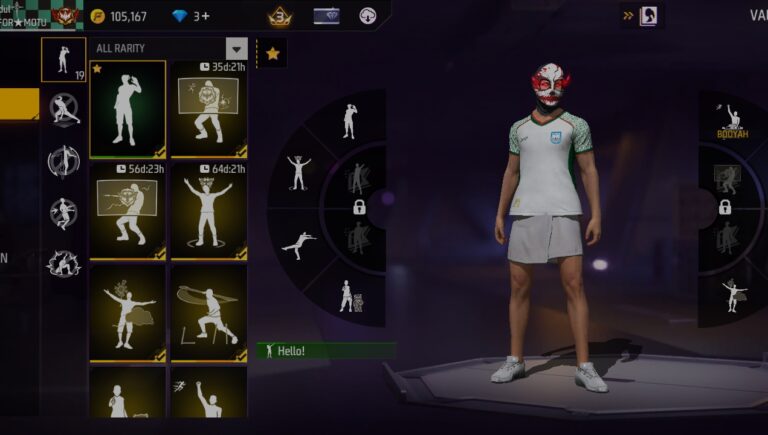The height and width of the screenshot is (435, 768).
Task: Open the gold coin balance
Action: (x=119, y=16)
